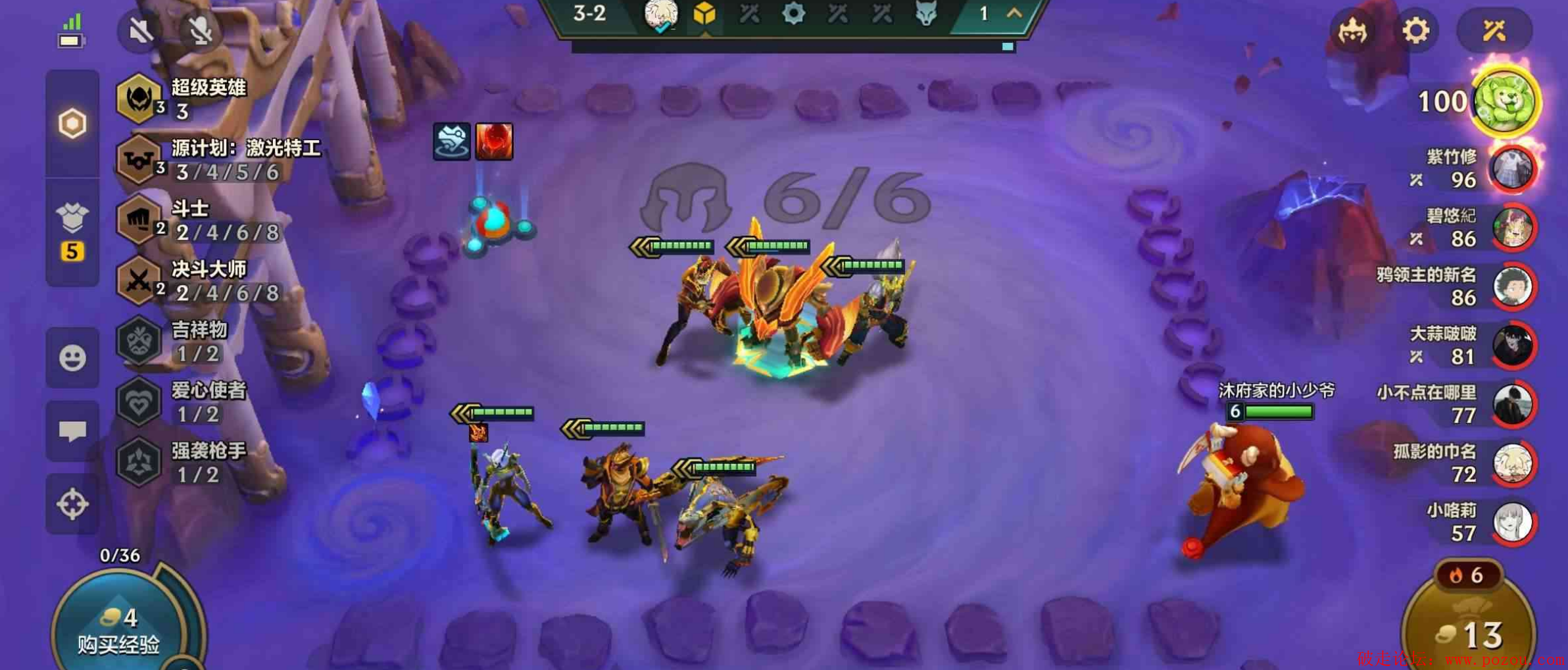Open the chat bubble panel
Screen dimensions: 1568x670
[x=72, y=432]
